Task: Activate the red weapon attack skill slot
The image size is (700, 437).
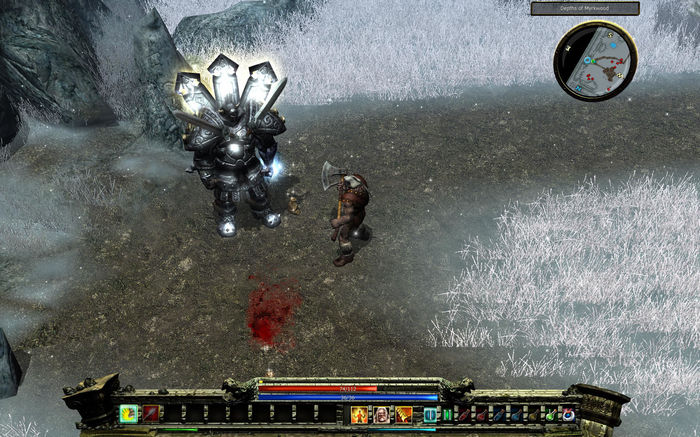Action: (x=150, y=413)
